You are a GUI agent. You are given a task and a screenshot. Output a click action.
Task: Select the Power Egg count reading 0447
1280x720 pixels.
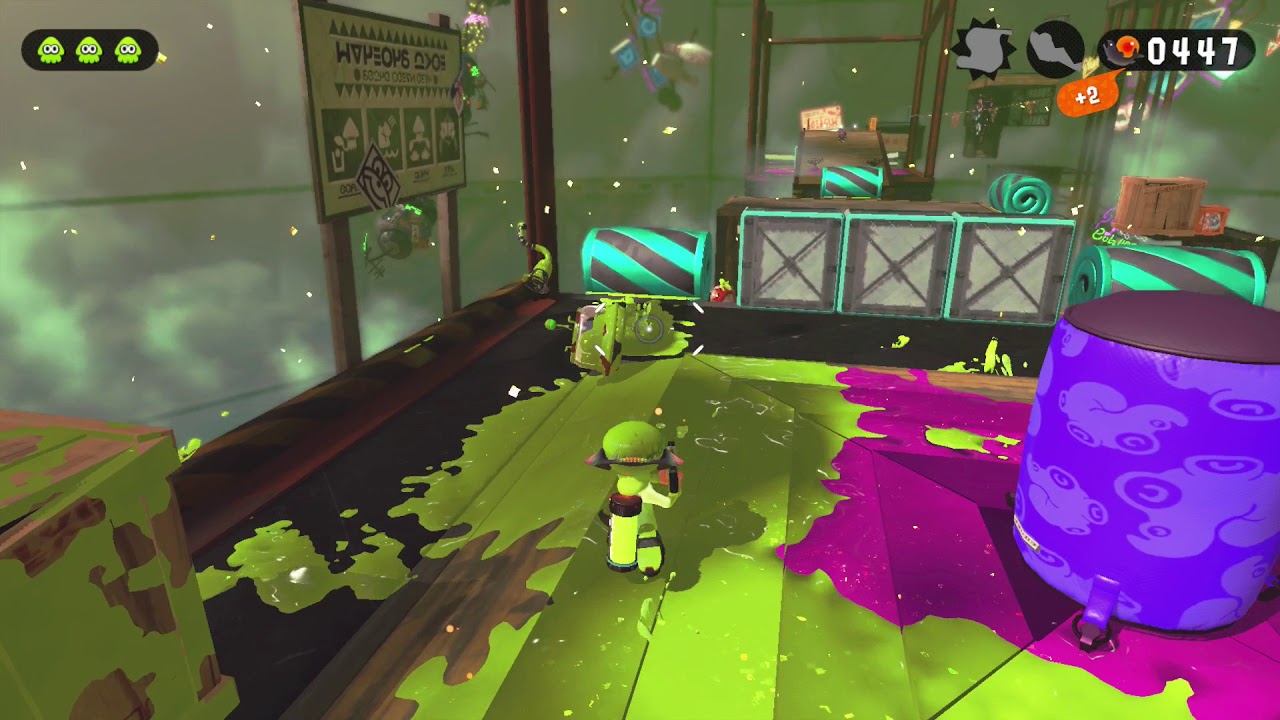click(1196, 45)
